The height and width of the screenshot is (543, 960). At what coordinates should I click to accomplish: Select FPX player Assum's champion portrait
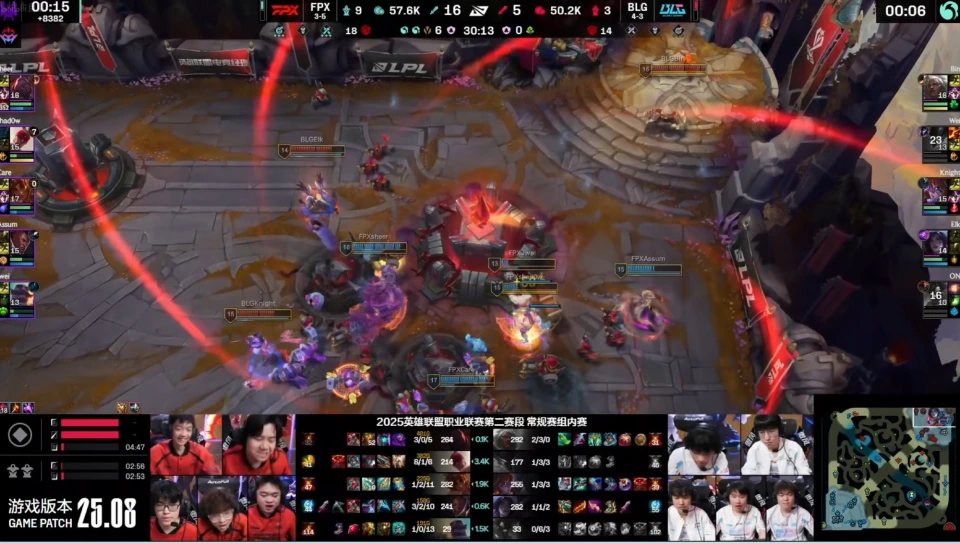(20, 243)
